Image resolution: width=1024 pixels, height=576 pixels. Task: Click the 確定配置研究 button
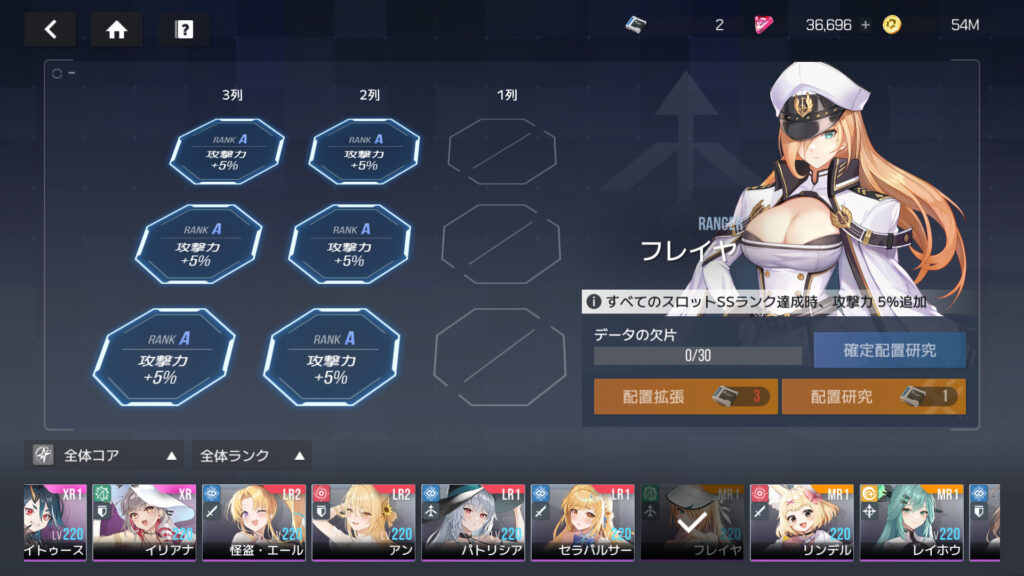point(889,350)
